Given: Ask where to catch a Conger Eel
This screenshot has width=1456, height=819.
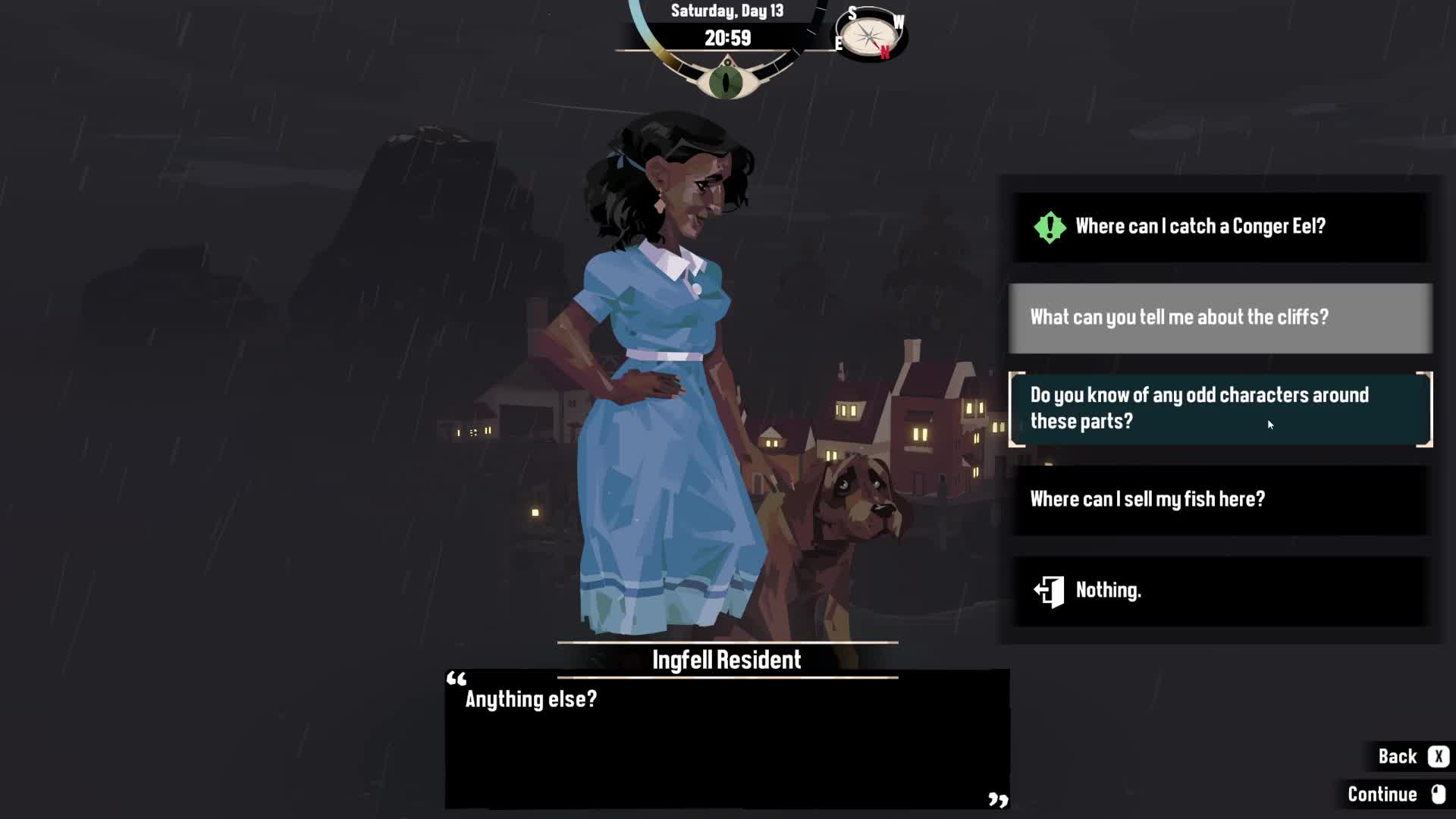Looking at the screenshot, I should tap(1220, 227).
